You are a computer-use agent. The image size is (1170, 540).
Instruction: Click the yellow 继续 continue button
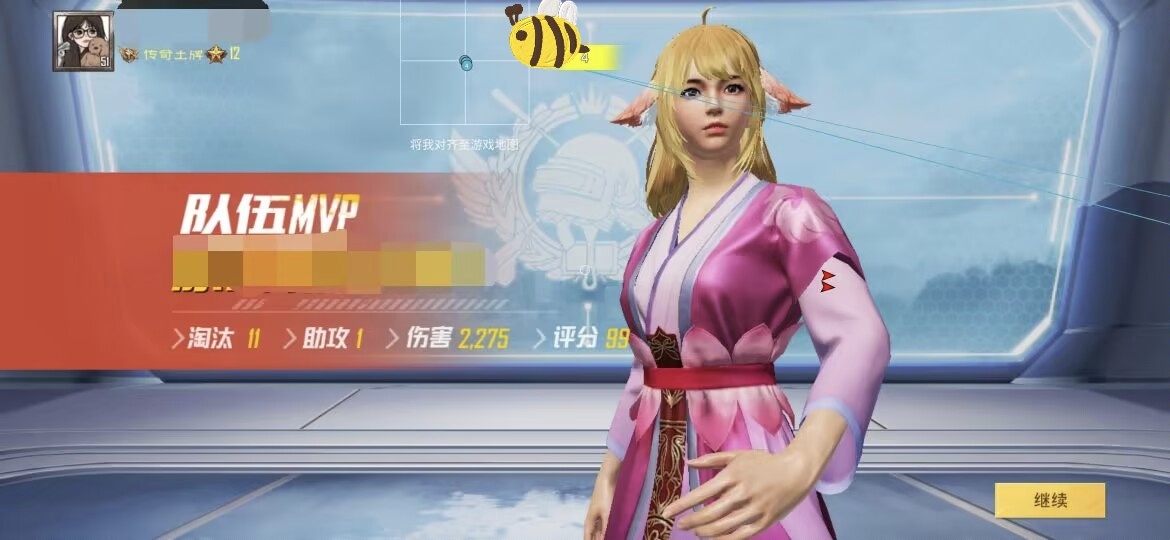1049,500
